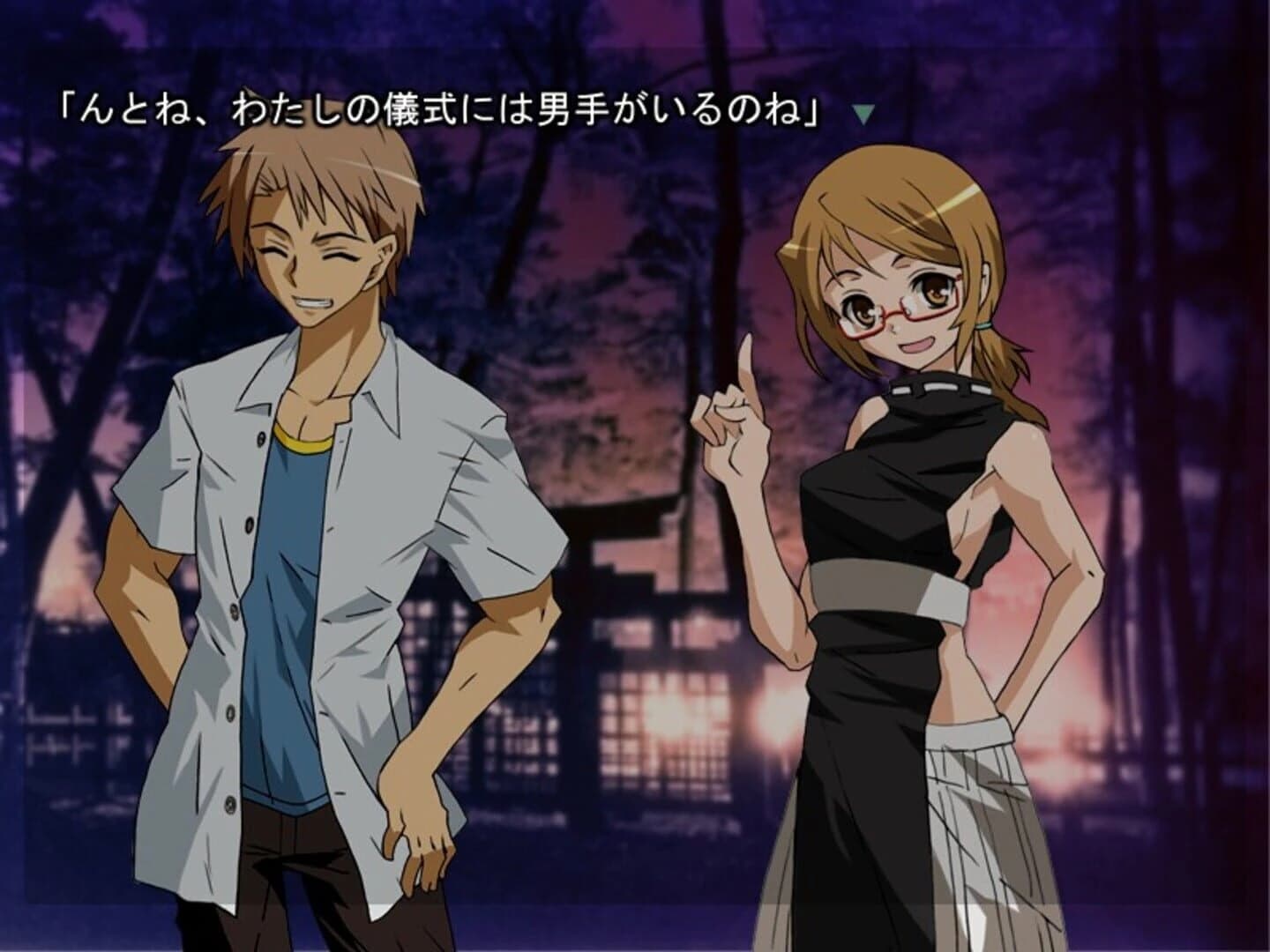Click the top dialogue text region
Viewport: 1270px width, 952px height.
coord(441,106)
